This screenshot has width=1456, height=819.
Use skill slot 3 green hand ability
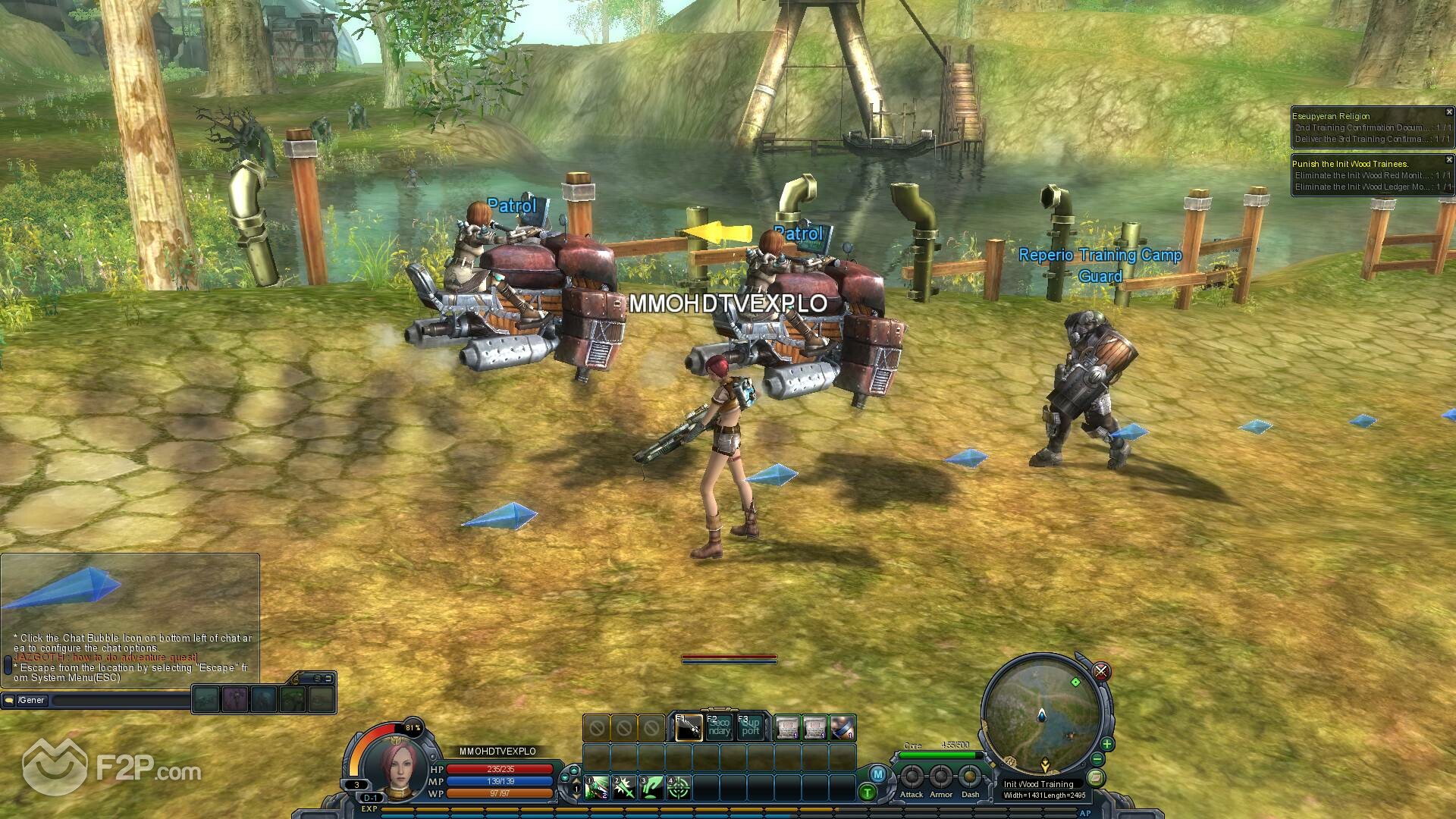652,789
